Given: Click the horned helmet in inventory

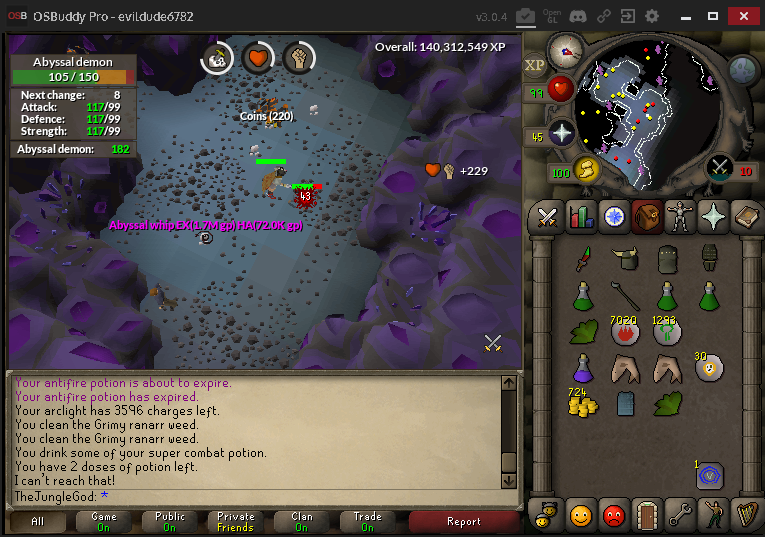Looking at the screenshot, I should [x=625, y=259].
